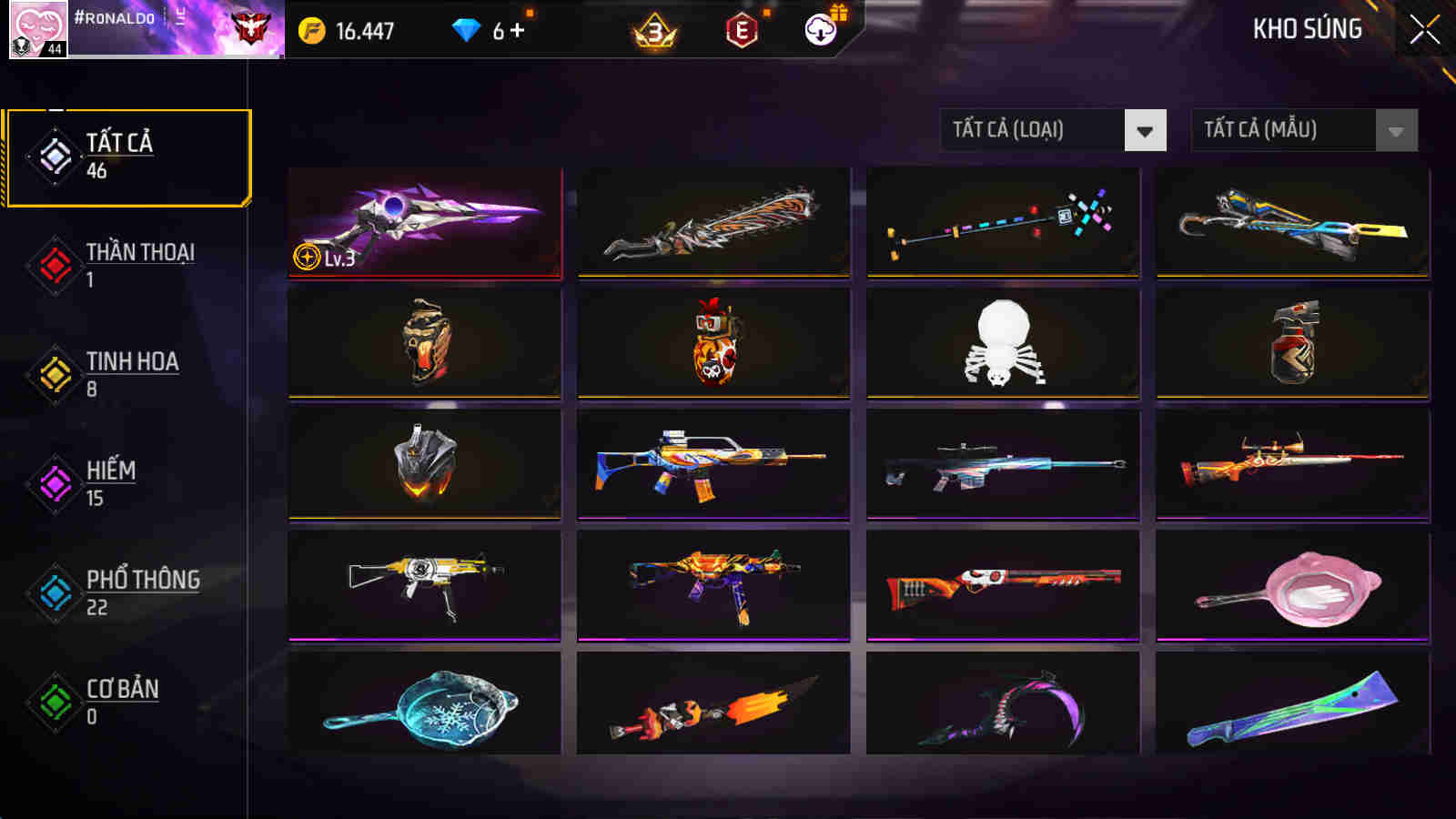
Task: Select the Lv.3 purple scythe weapon skin
Action: click(425, 221)
